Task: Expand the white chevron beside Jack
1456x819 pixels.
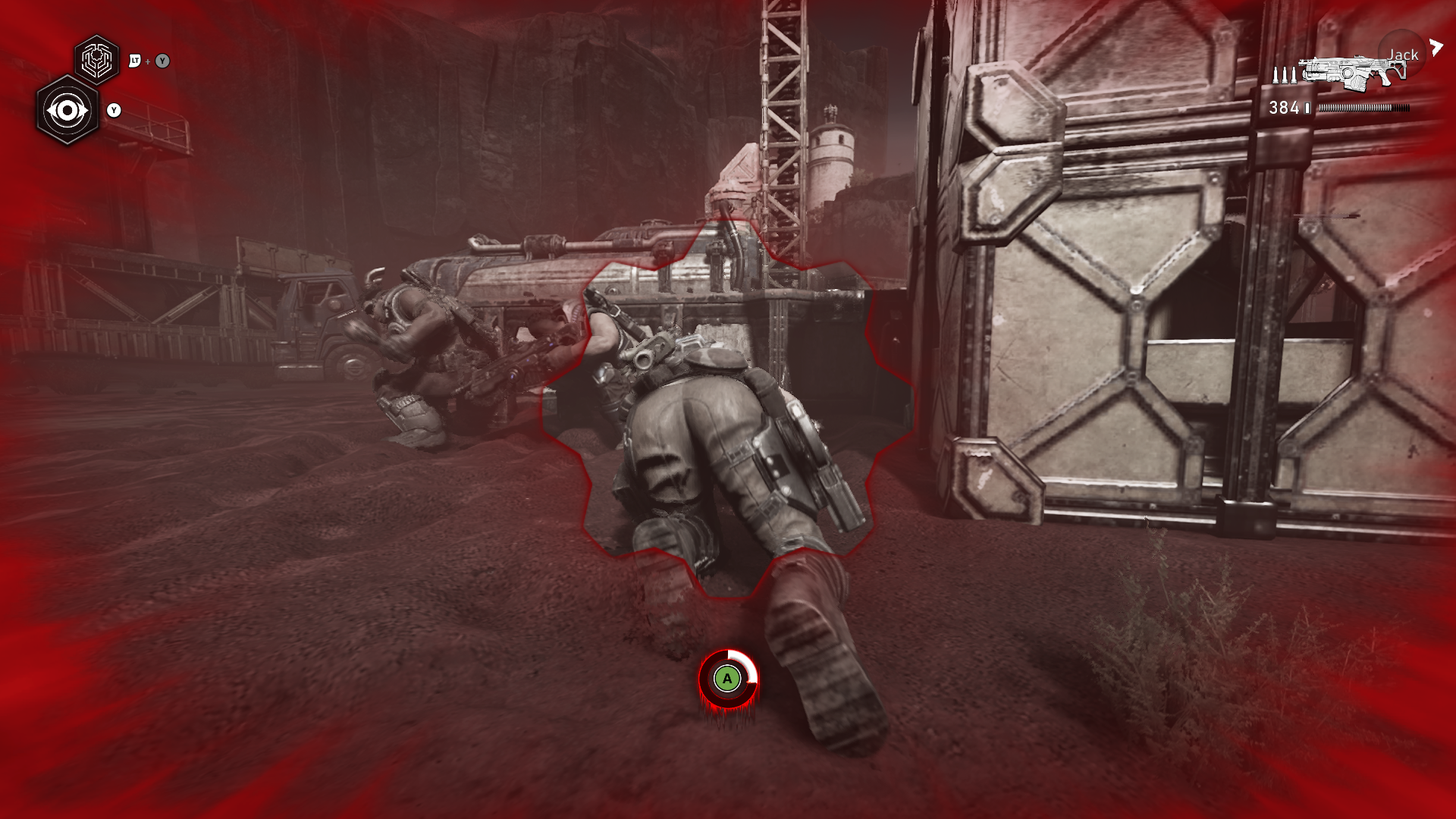Action: pos(1436,45)
